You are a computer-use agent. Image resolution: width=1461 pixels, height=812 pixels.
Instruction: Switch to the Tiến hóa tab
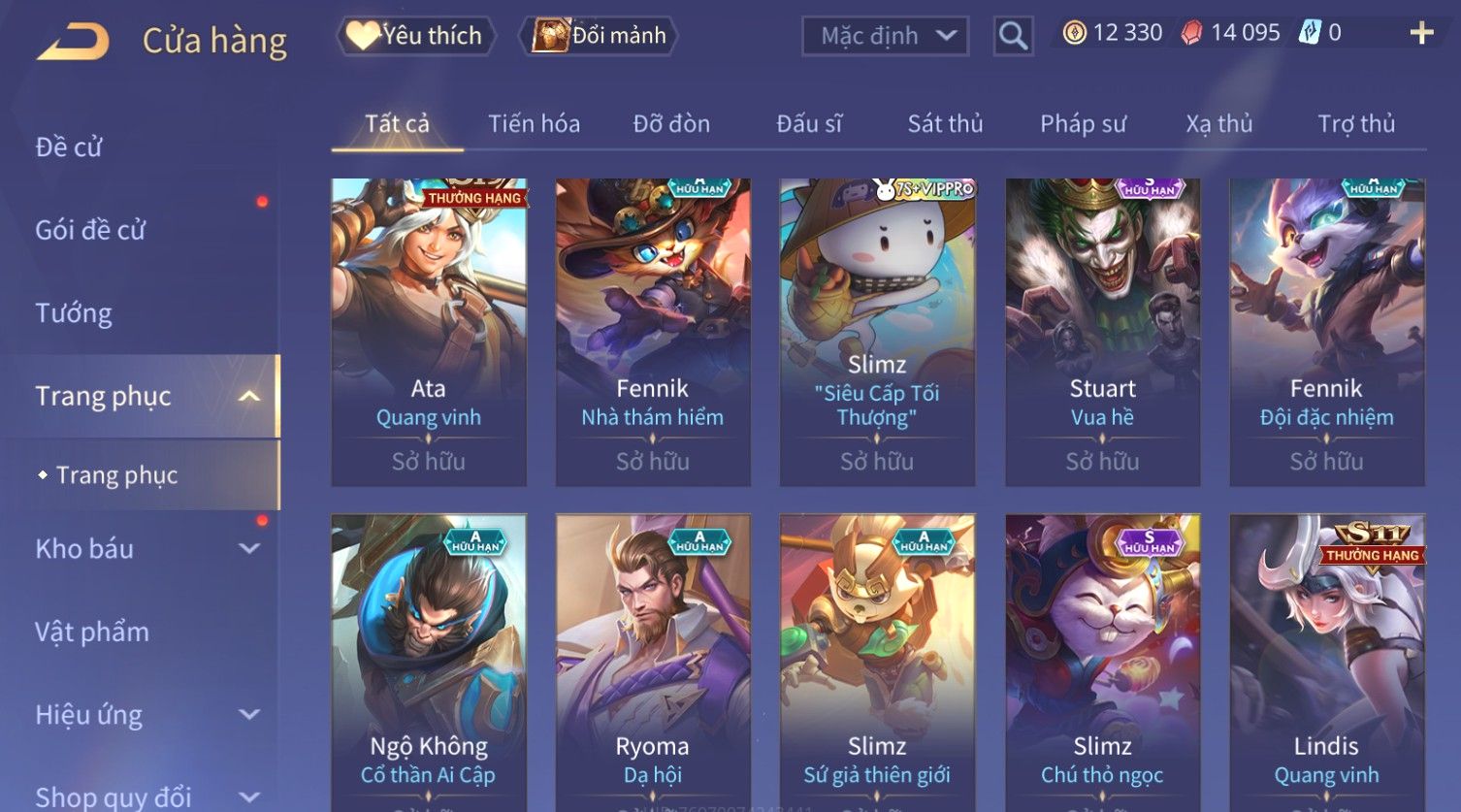click(x=534, y=124)
